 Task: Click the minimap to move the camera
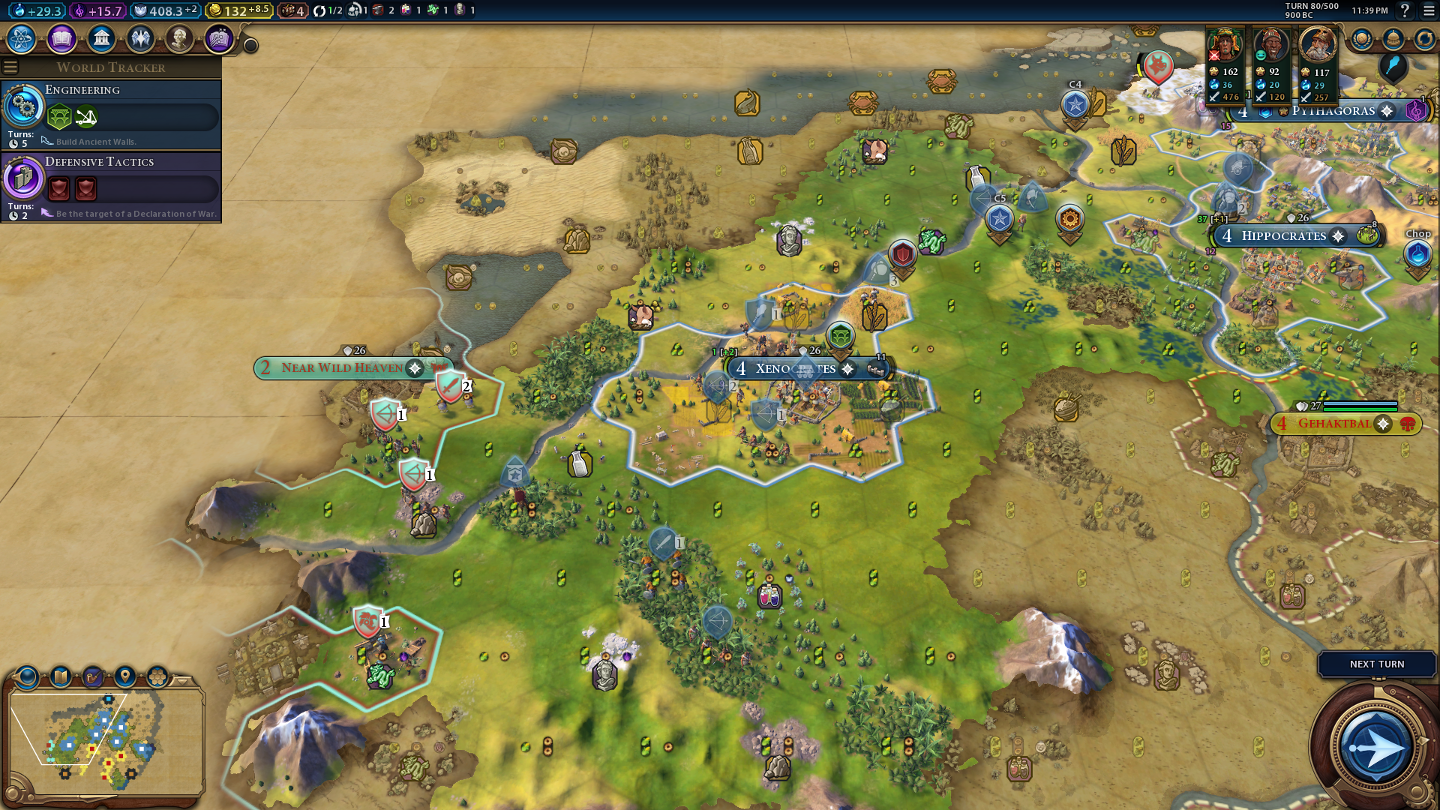100,735
